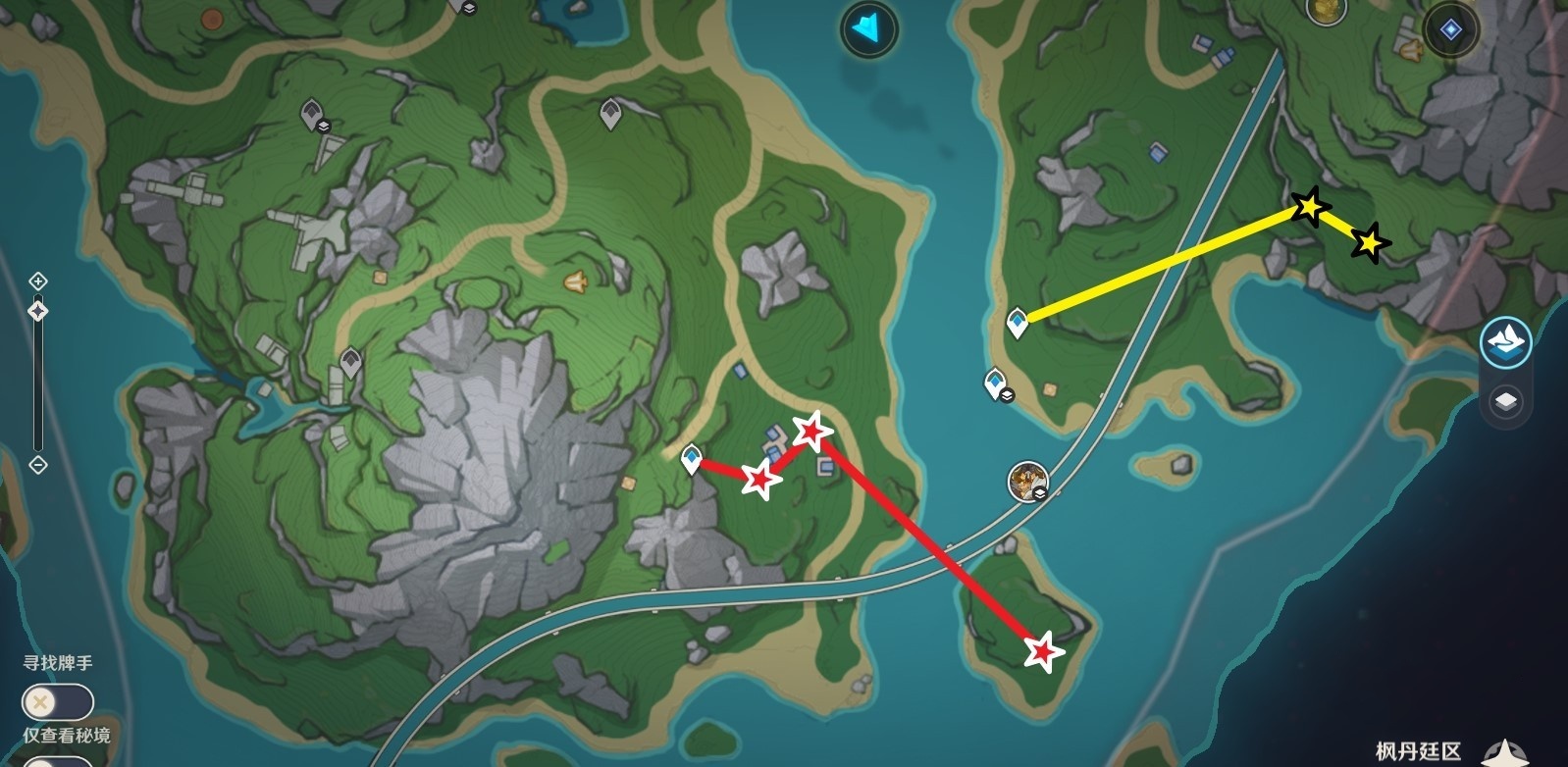Open the map layers button

click(1506, 401)
